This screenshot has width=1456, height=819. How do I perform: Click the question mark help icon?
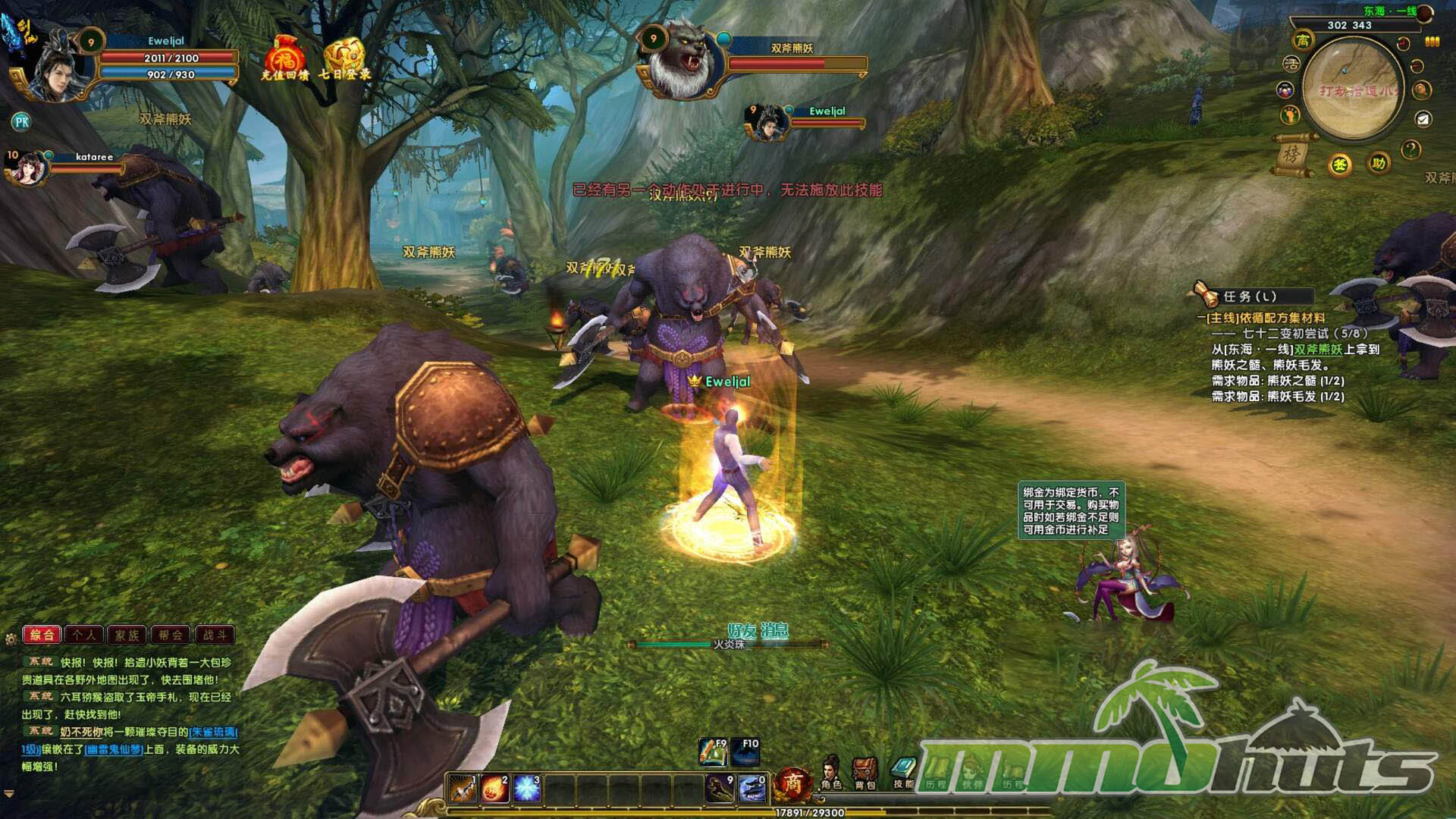tap(1410, 149)
